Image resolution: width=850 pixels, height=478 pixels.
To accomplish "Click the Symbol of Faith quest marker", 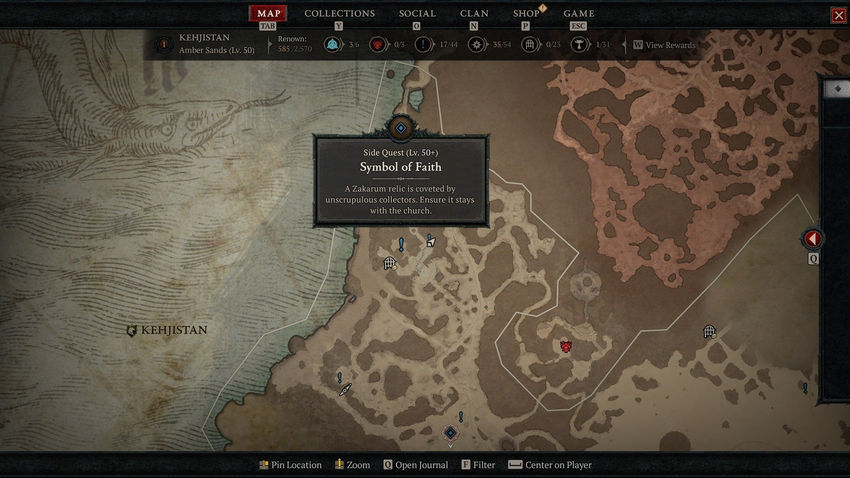I will coord(401,127).
